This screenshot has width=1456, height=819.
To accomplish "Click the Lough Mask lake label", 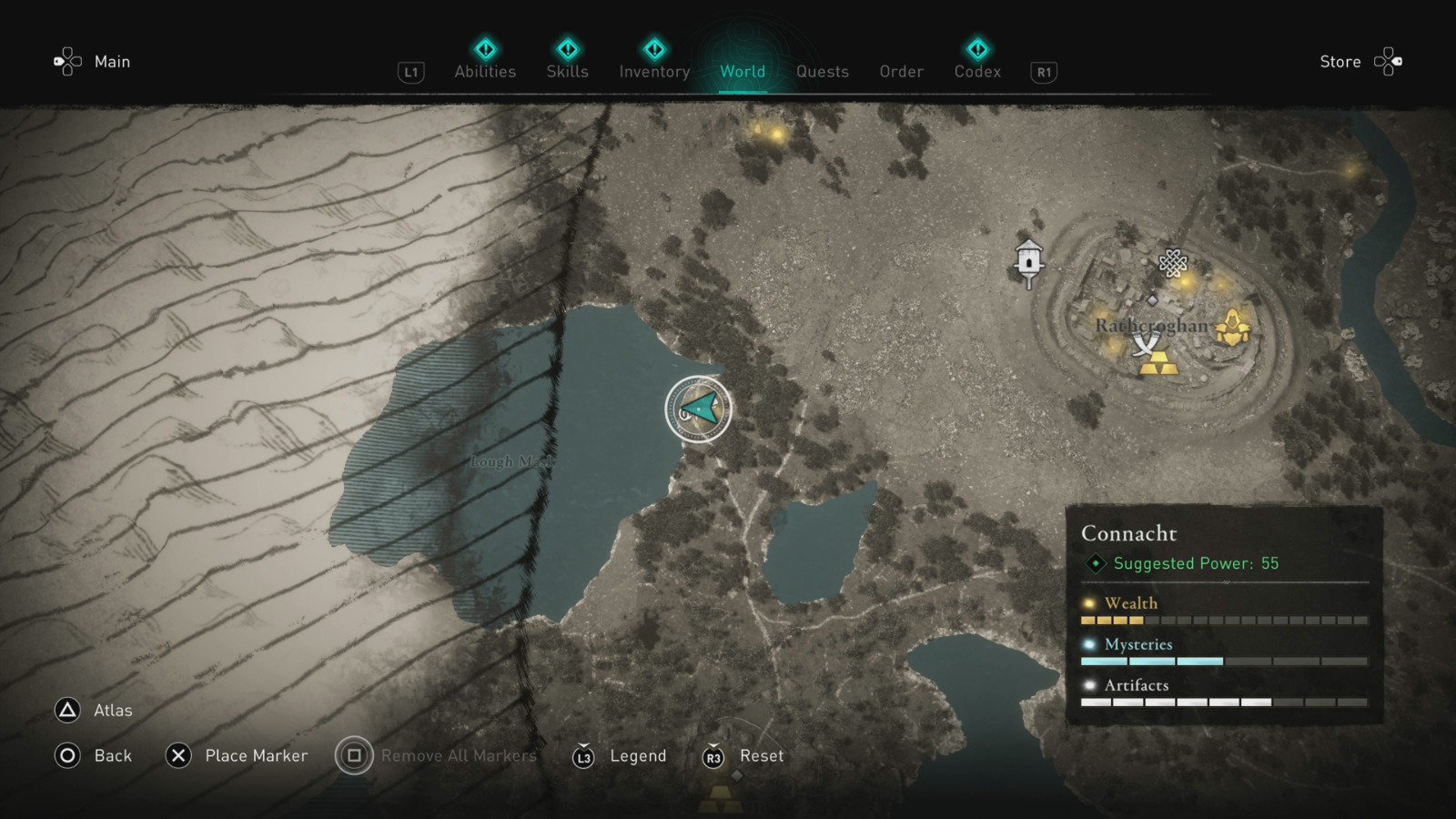I will point(515,463).
